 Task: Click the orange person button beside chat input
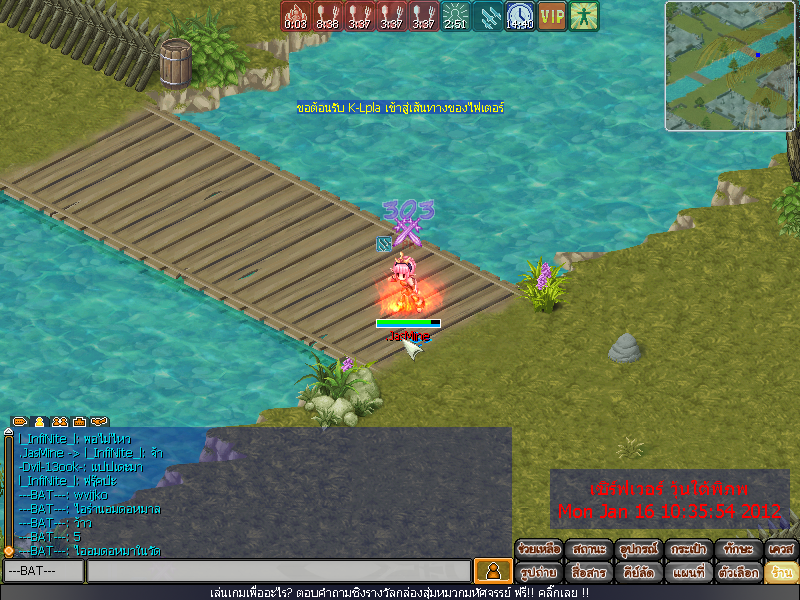click(x=492, y=571)
